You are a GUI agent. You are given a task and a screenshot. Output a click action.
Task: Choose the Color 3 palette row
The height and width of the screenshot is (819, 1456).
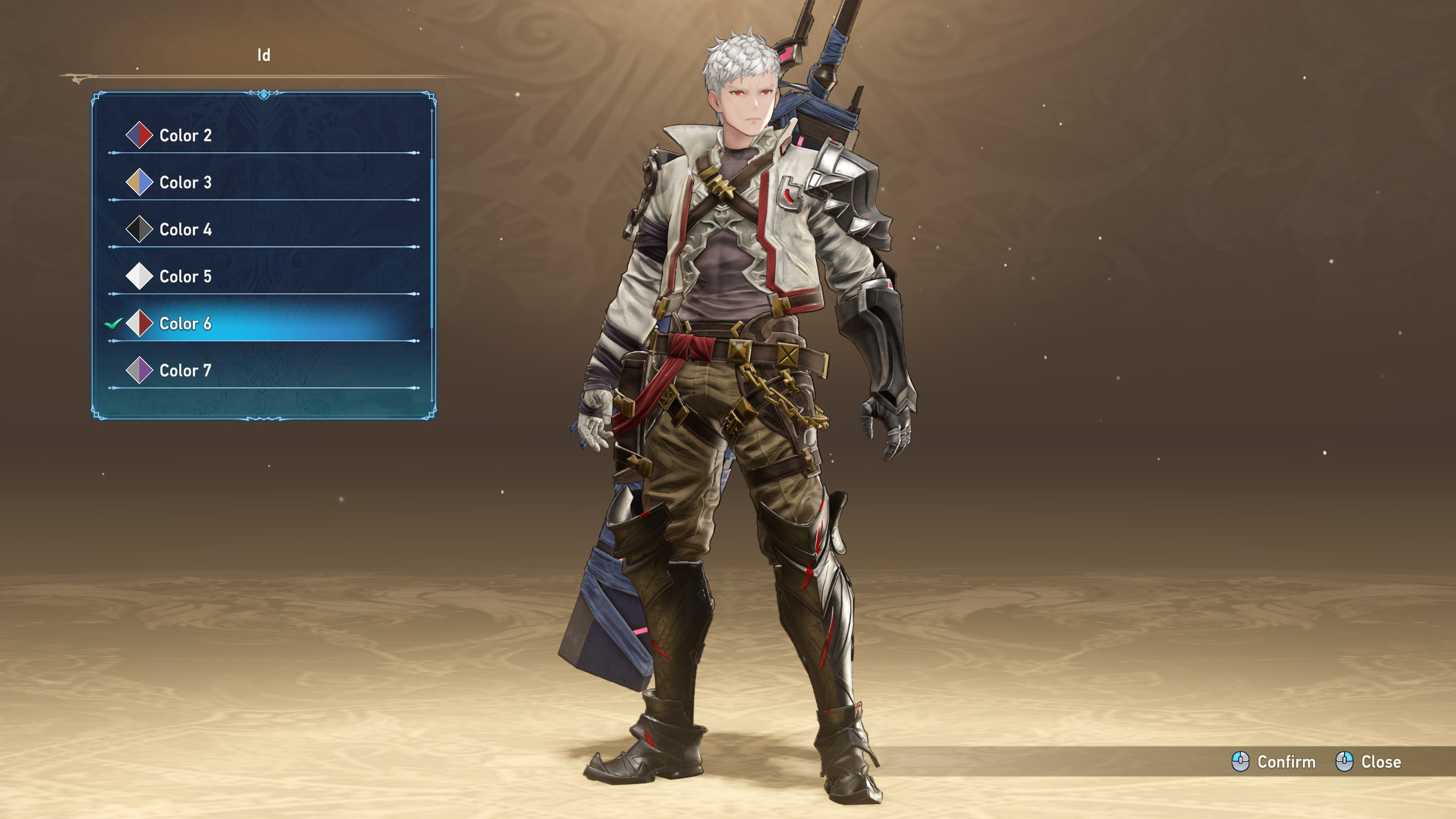[185, 183]
